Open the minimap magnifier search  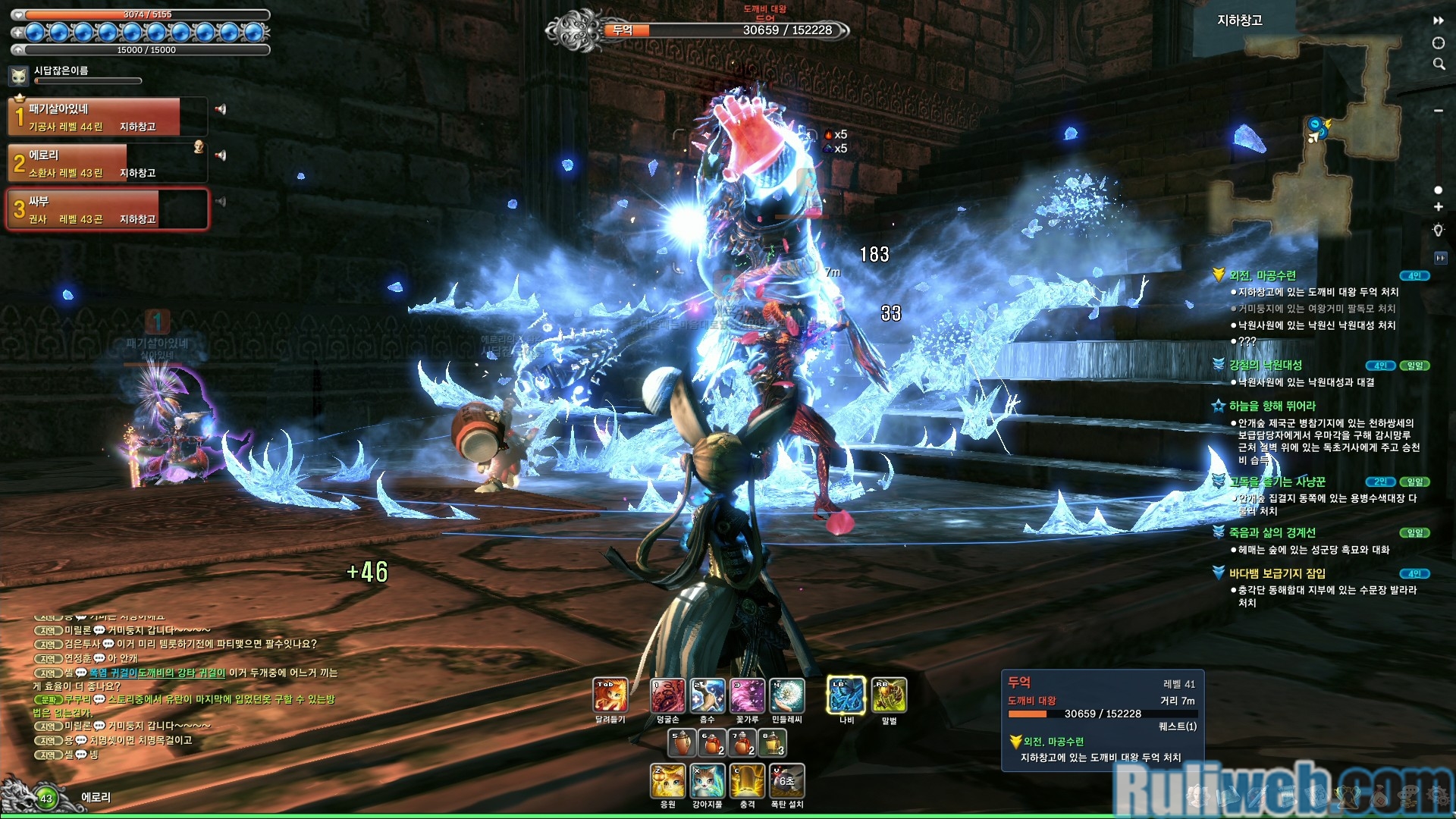[1439, 64]
